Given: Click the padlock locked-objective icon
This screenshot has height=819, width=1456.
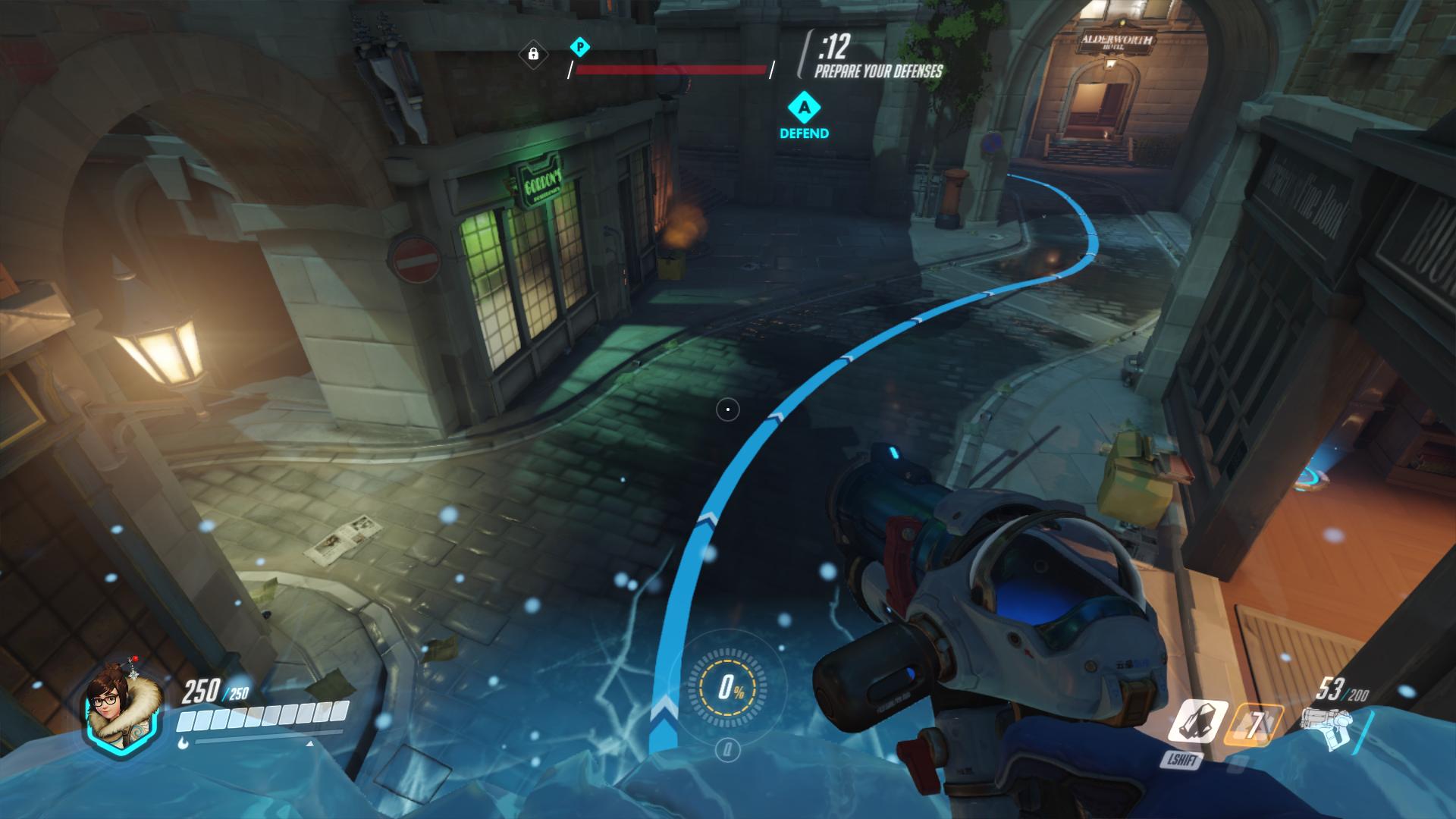Looking at the screenshot, I should tap(533, 54).
